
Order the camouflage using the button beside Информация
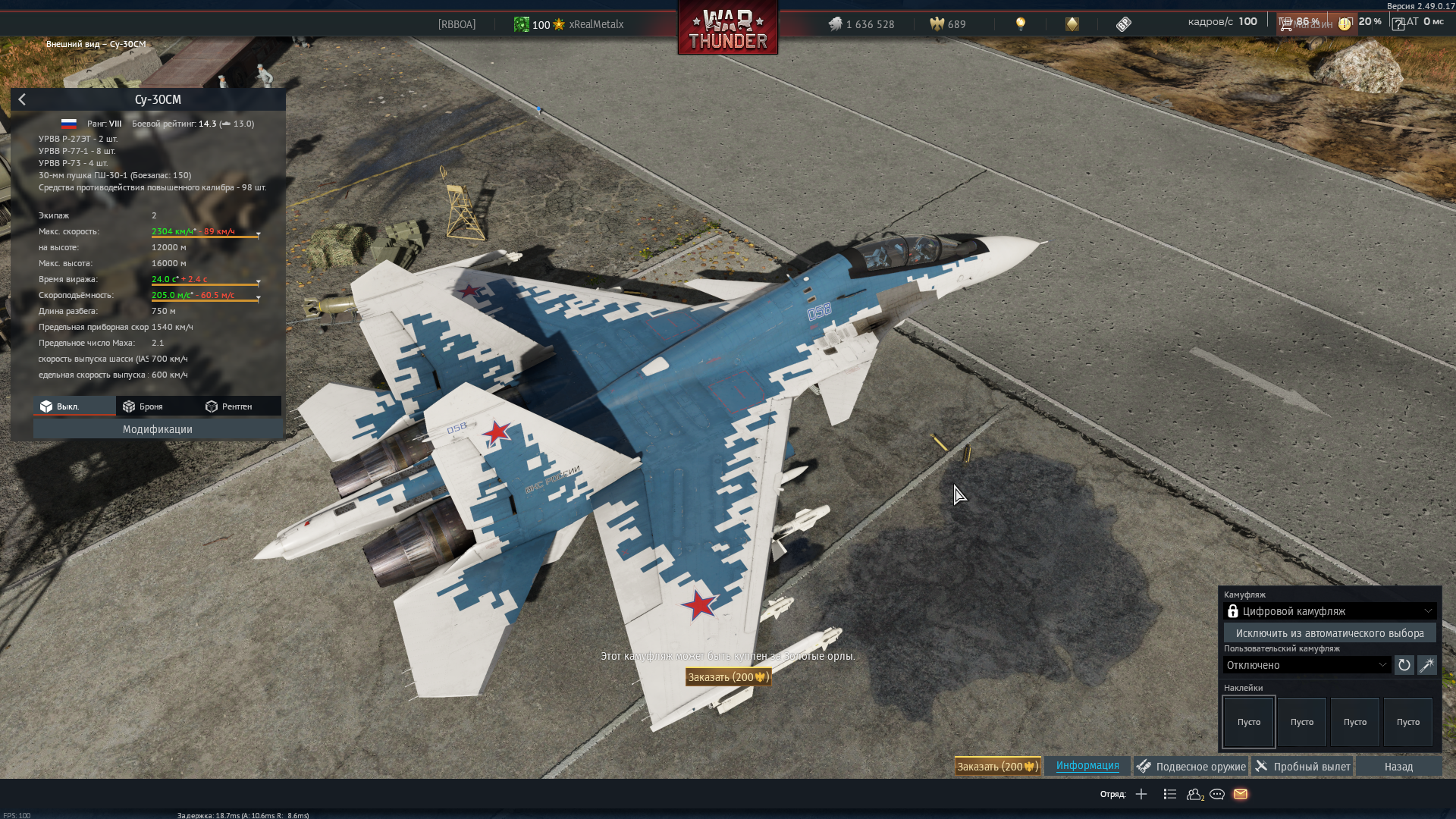[x=997, y=767]
